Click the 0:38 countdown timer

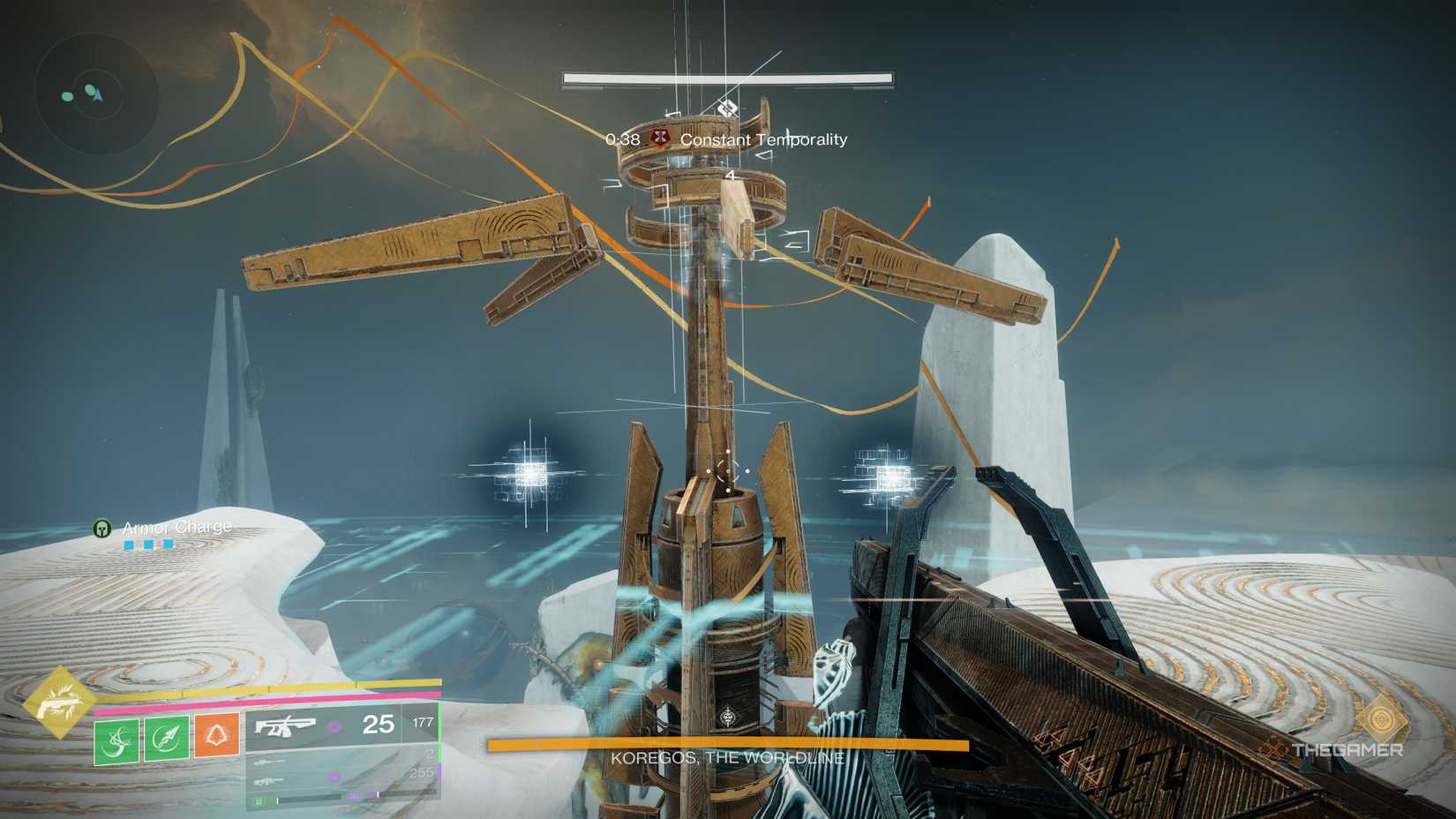click(x=623, y=139)
